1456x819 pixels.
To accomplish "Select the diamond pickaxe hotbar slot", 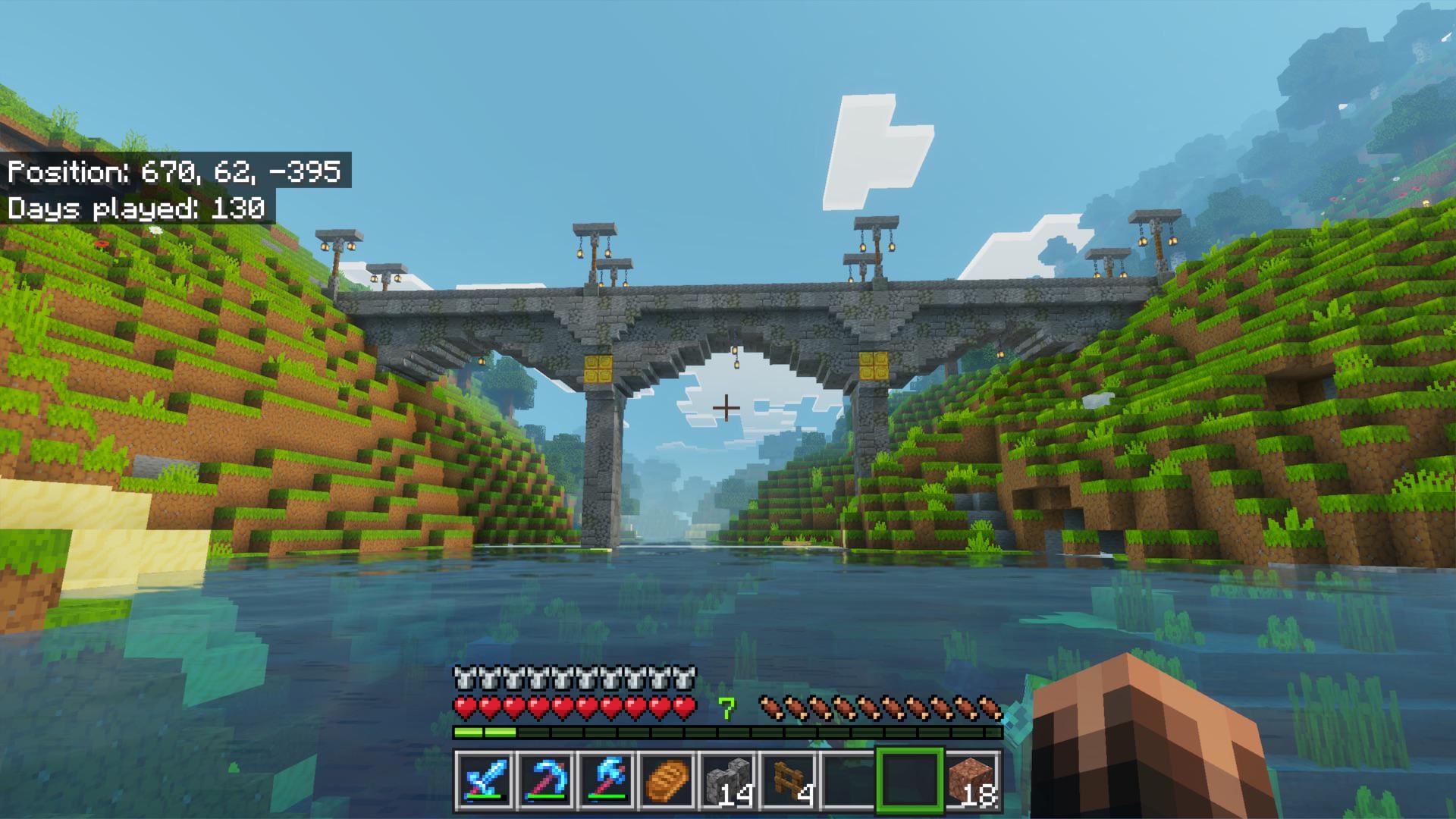I will coord(545,779).
